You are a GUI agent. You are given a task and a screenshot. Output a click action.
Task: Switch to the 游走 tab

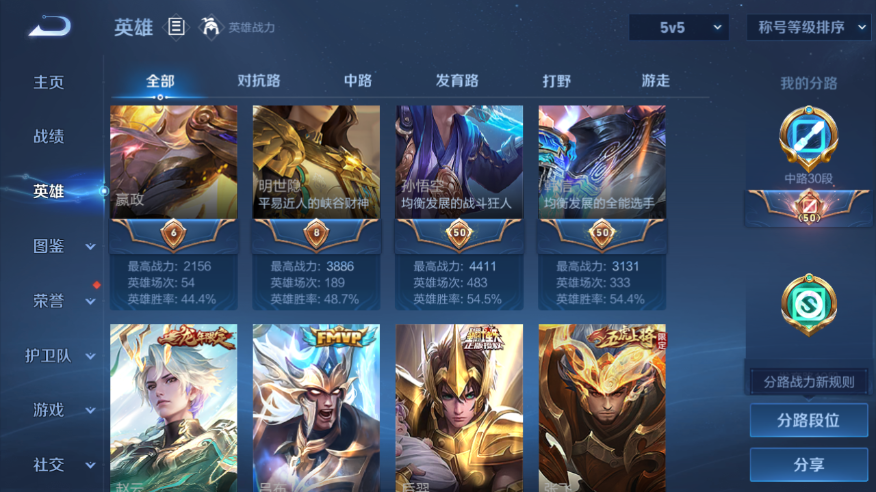click(655, 81)
